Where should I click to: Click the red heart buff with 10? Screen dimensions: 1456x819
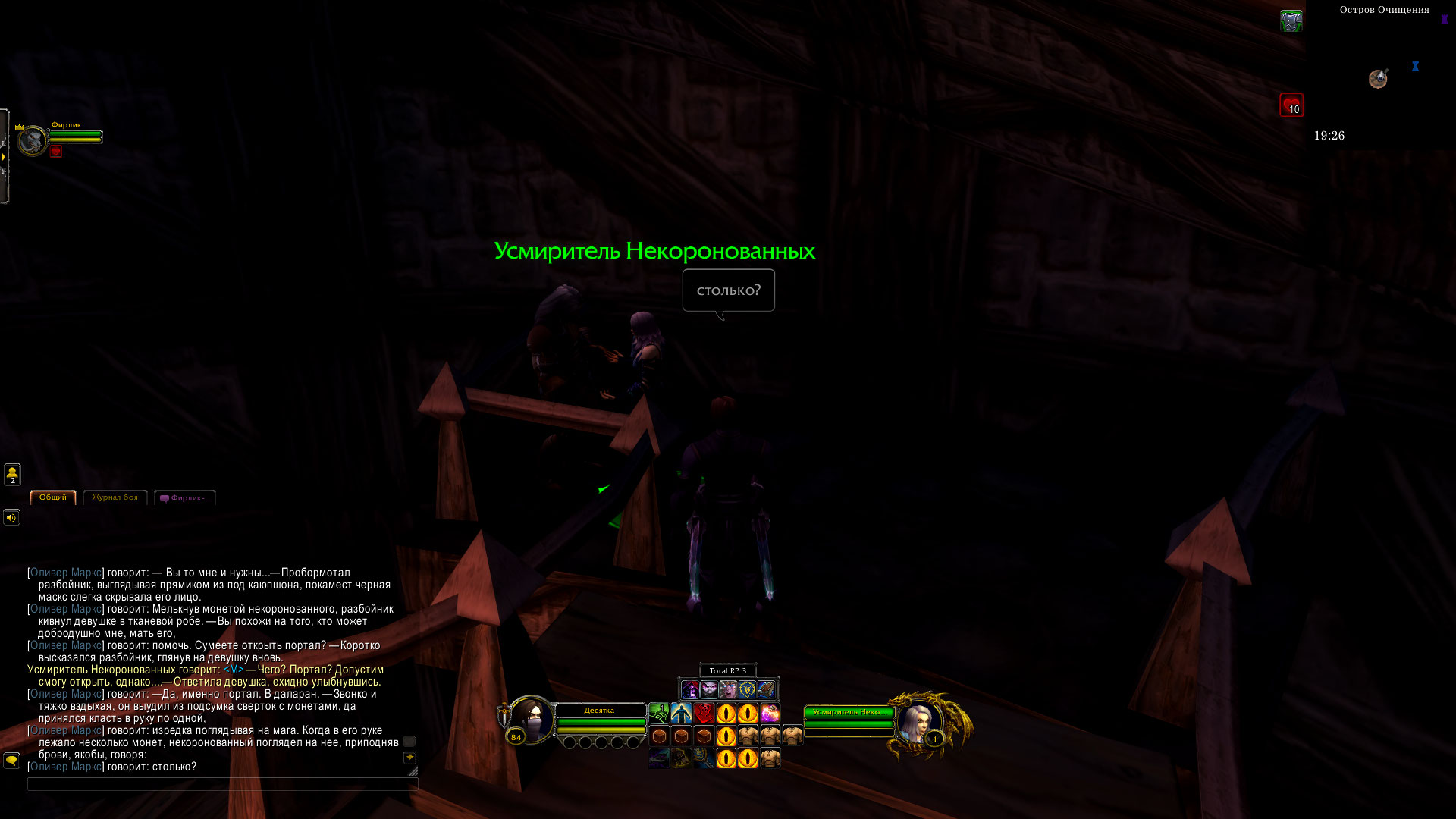(1291, 105)
